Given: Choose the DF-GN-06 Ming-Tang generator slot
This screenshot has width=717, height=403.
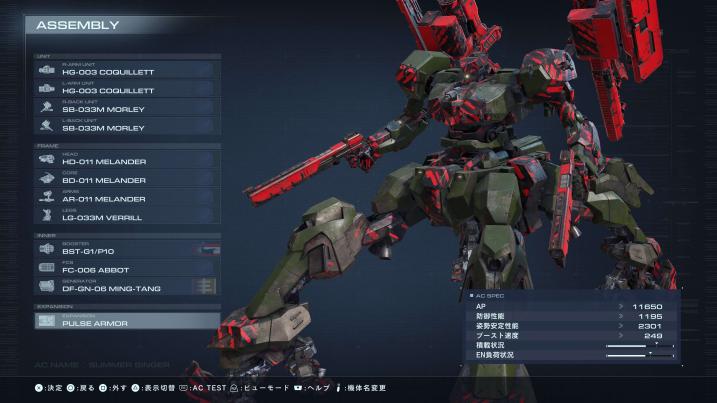Looking at the screenshot, I should pos(125,287).
